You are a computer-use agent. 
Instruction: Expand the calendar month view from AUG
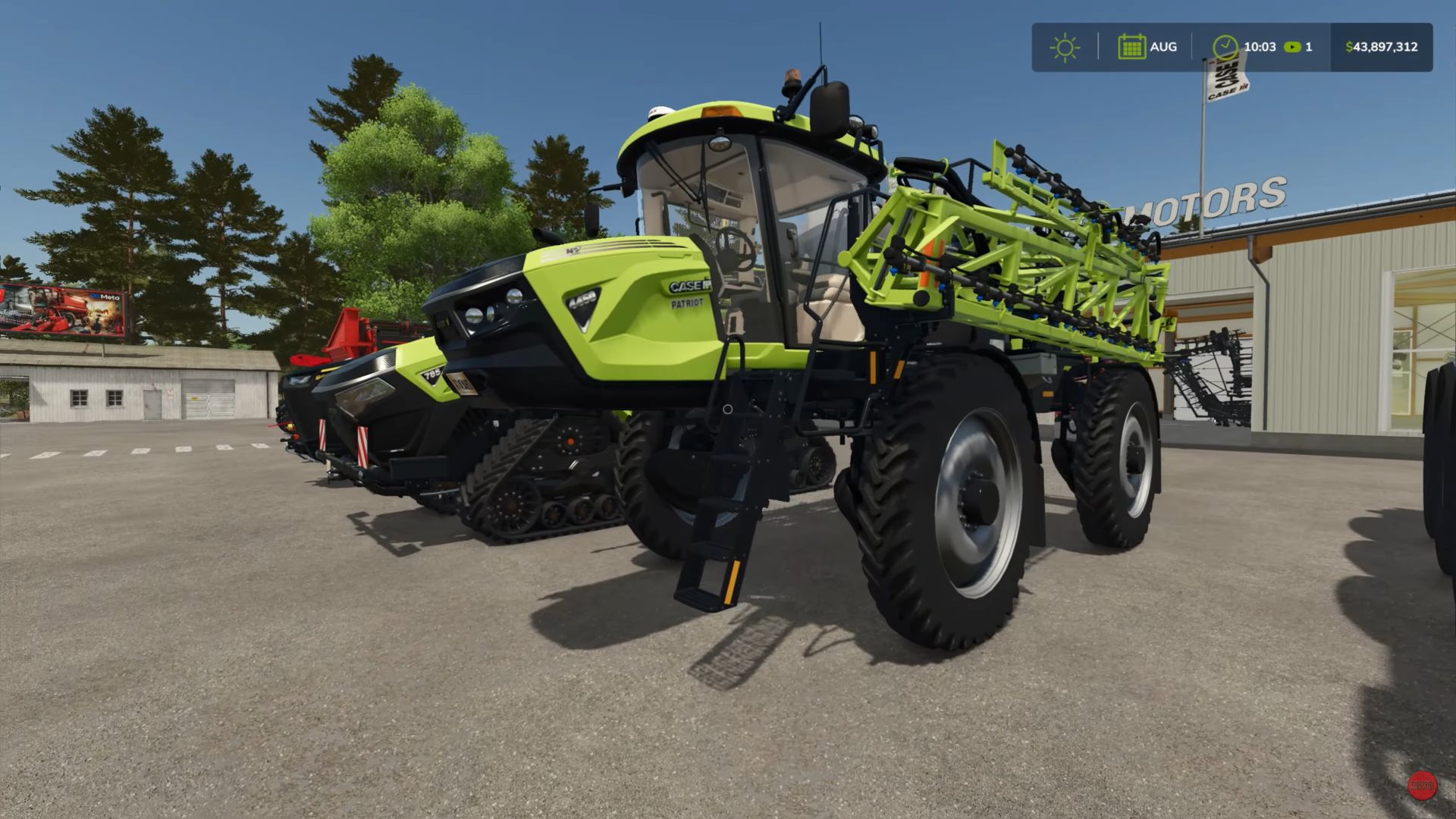tap(1163, 47)
